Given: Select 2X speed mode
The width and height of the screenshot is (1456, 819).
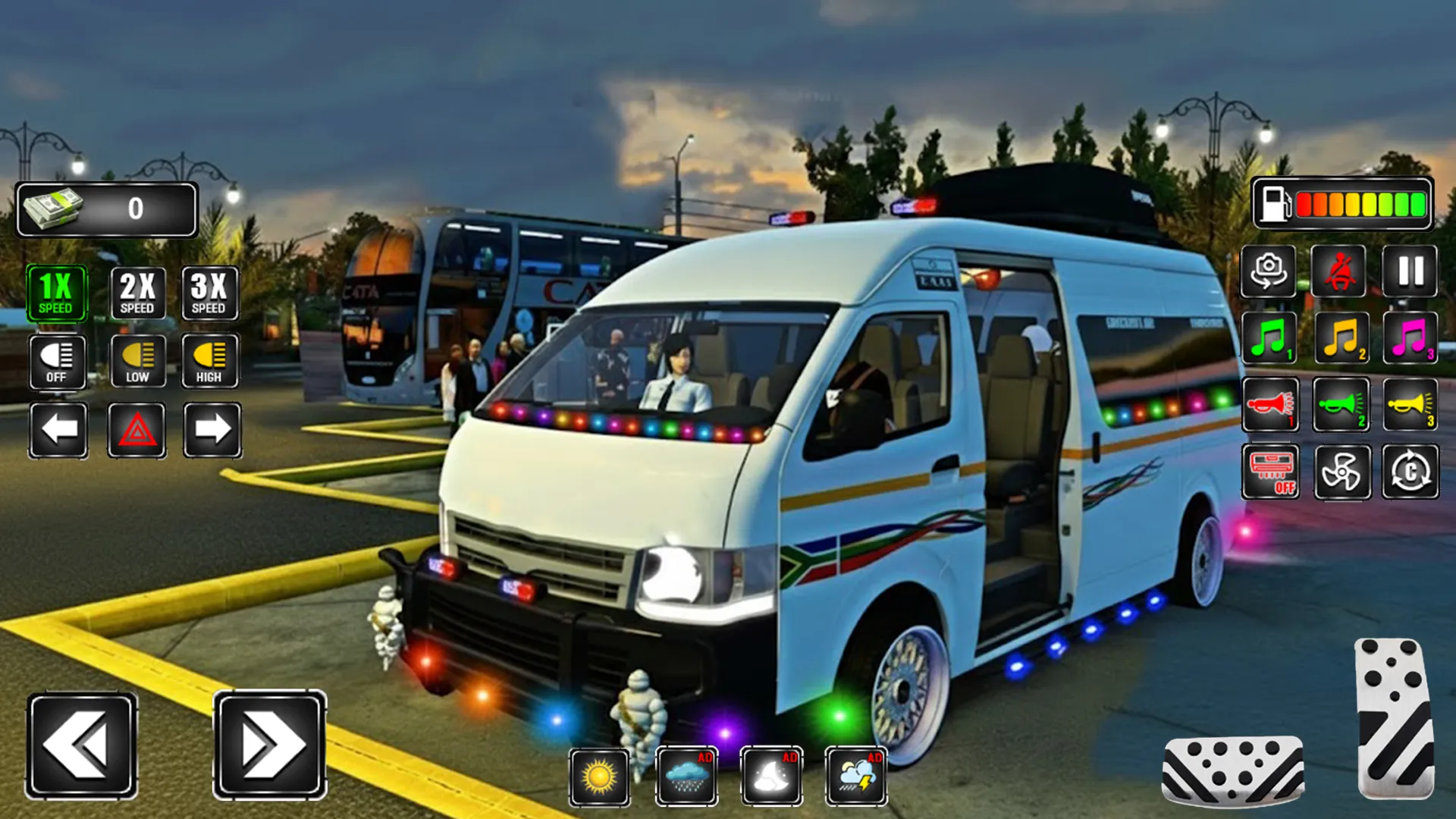Looking at the screenshot, I should pyautogui.click(x=137, y=293).
